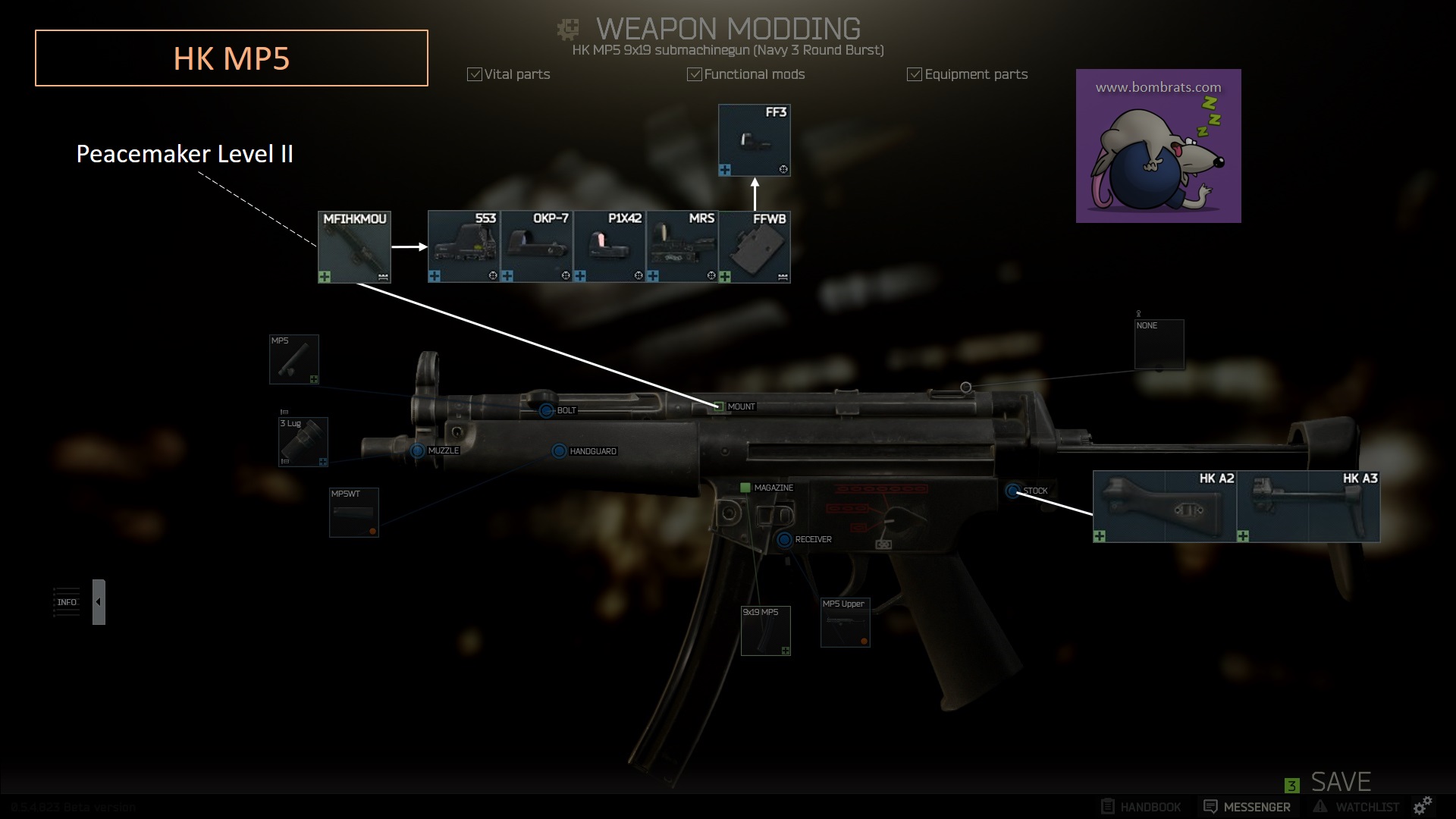The width and height of the screenshot is (1456, 819).
Task: Open the Messenger panel
Action: 1247,807
